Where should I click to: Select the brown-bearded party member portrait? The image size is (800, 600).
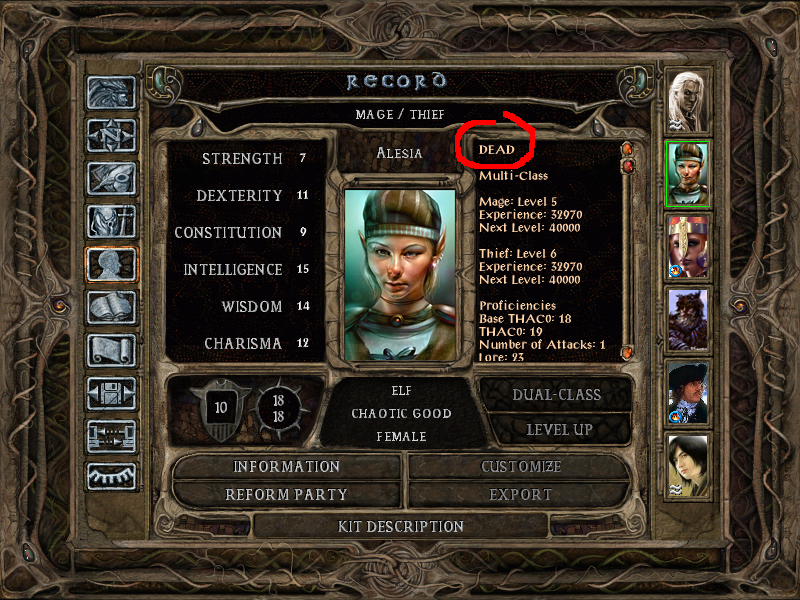688,319
